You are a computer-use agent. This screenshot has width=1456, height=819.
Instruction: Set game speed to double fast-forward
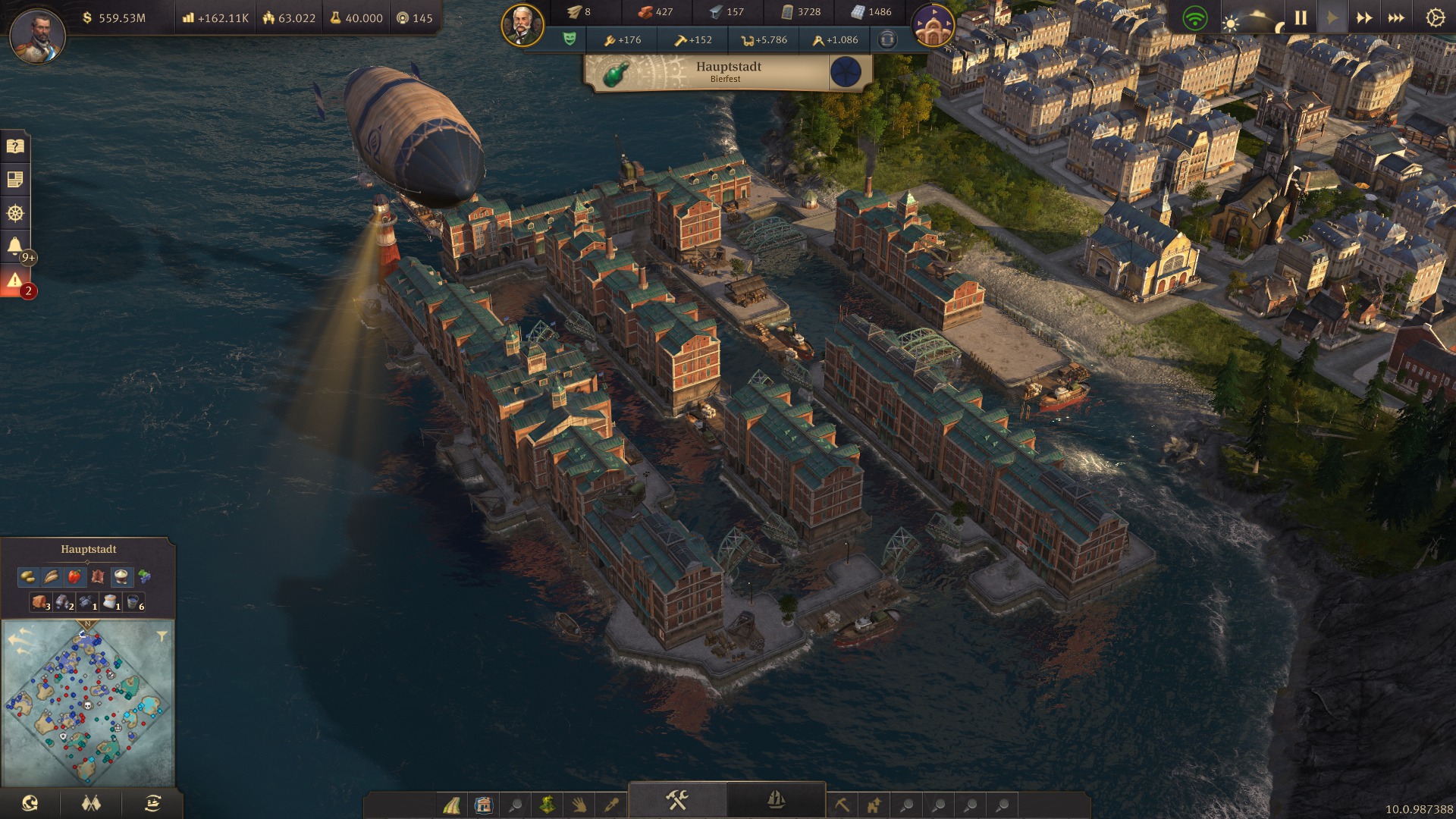pos(1363,17)
